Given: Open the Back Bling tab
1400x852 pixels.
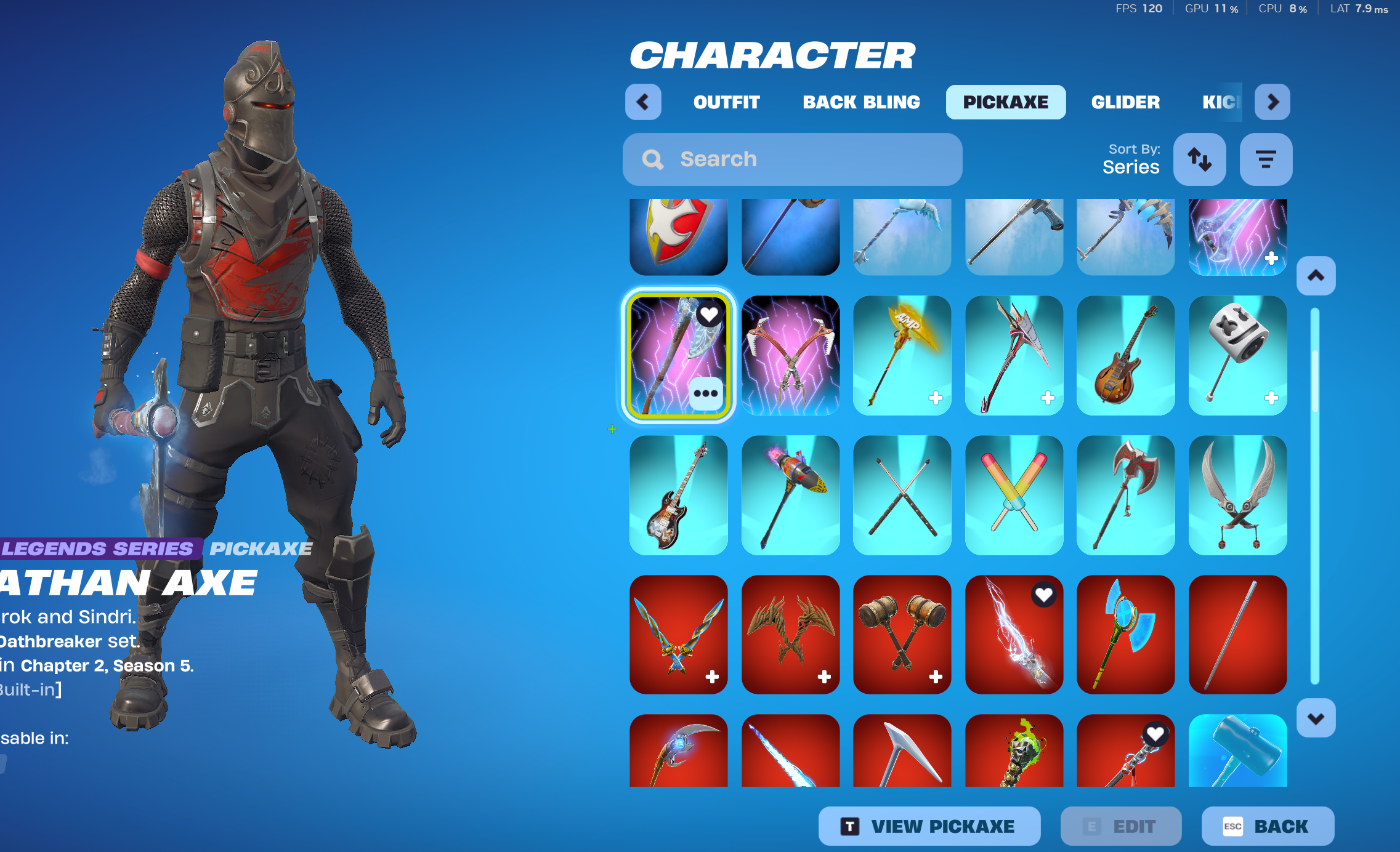Looking at the screenshot, I should point(861,102).
